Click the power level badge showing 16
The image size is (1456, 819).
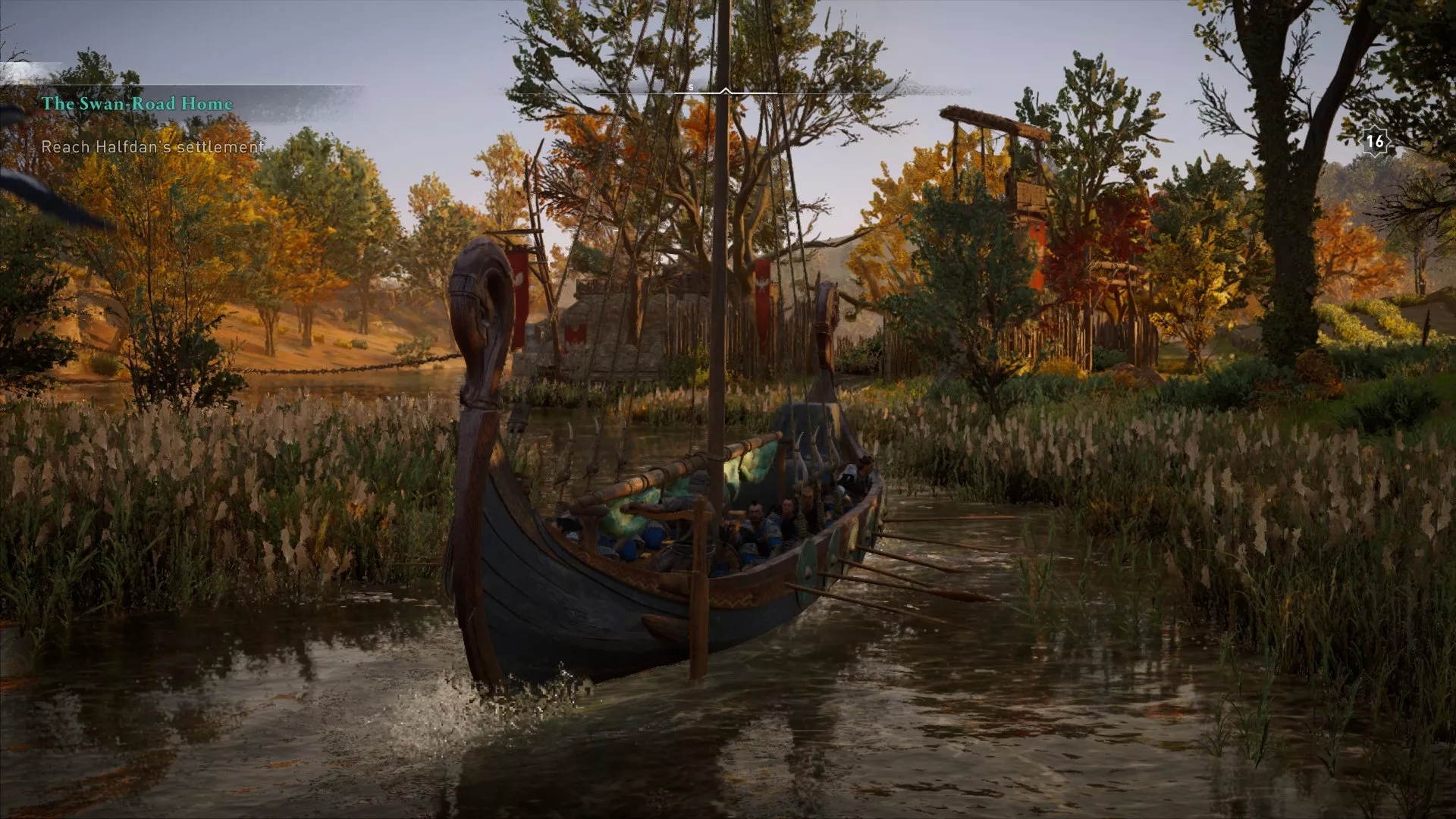[1376, 140]
